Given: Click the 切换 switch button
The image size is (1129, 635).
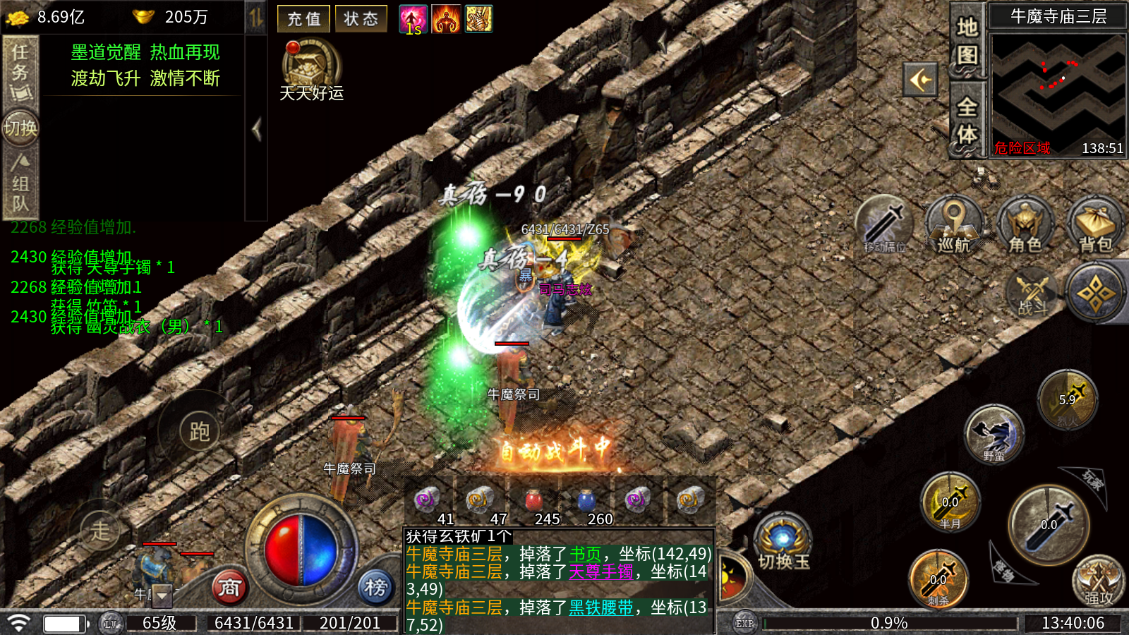Looking at the screenshot, I should [20, 127].
